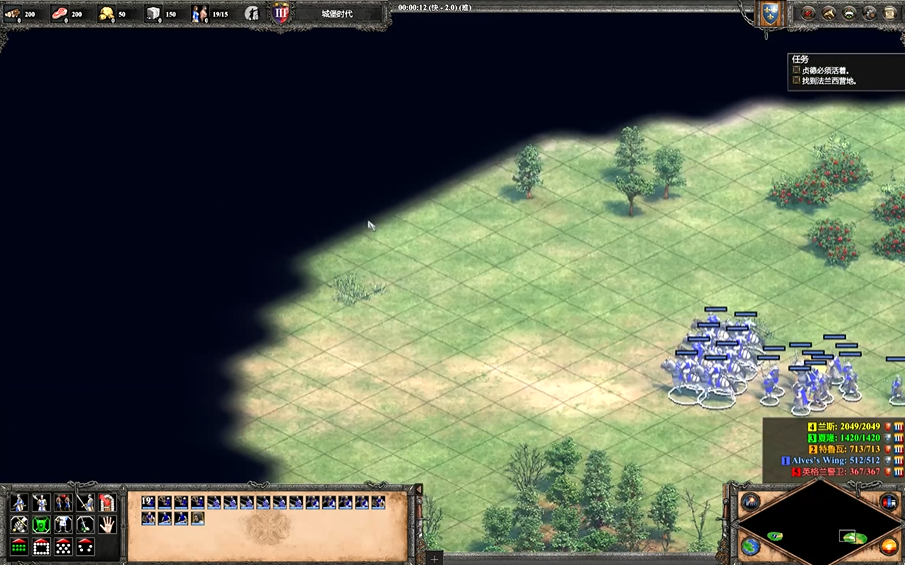
Task: Choose the green dots line formation
Action: pyautogui.click(x=19, y=546)
